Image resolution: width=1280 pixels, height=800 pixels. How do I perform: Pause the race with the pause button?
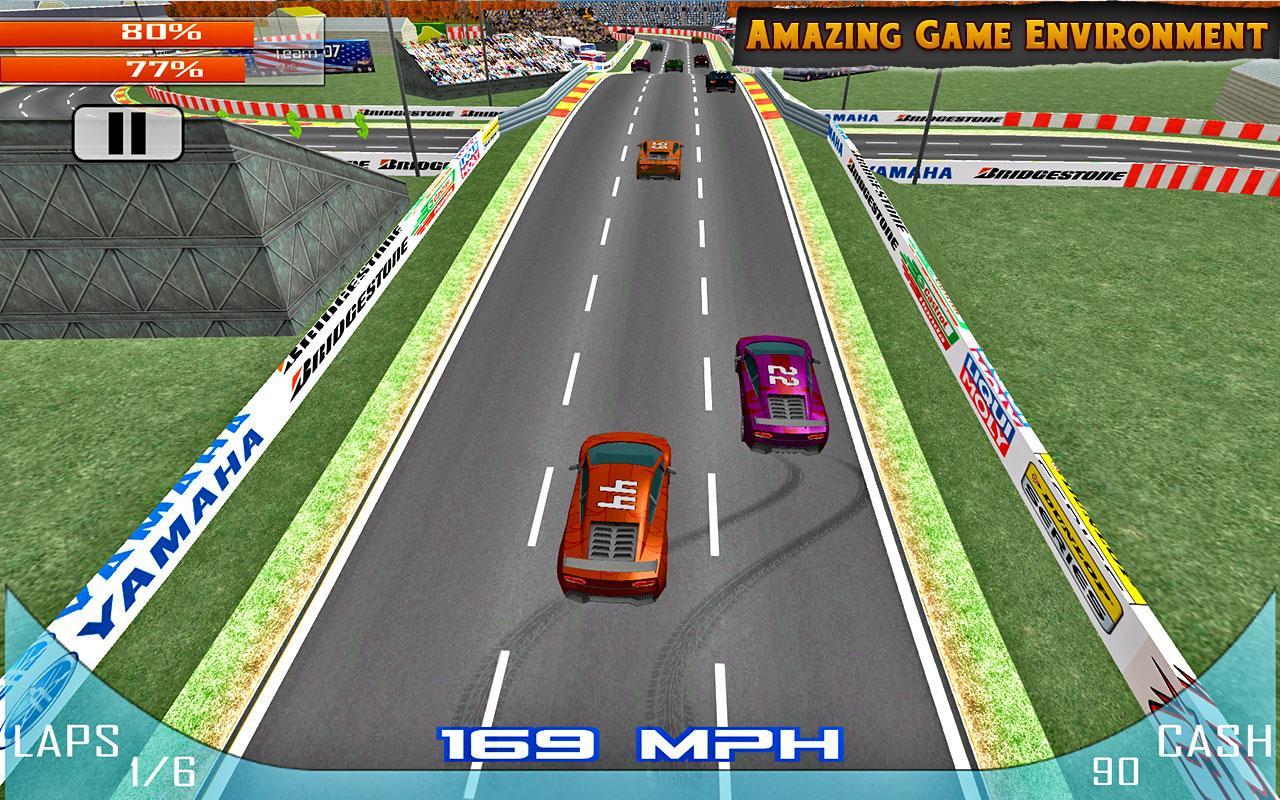(127, 133)
